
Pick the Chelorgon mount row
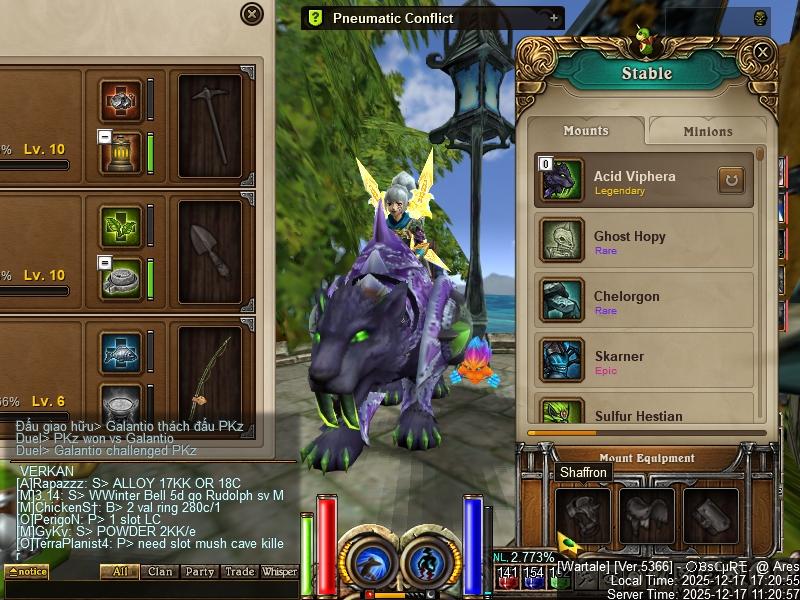tap(643, 301)
